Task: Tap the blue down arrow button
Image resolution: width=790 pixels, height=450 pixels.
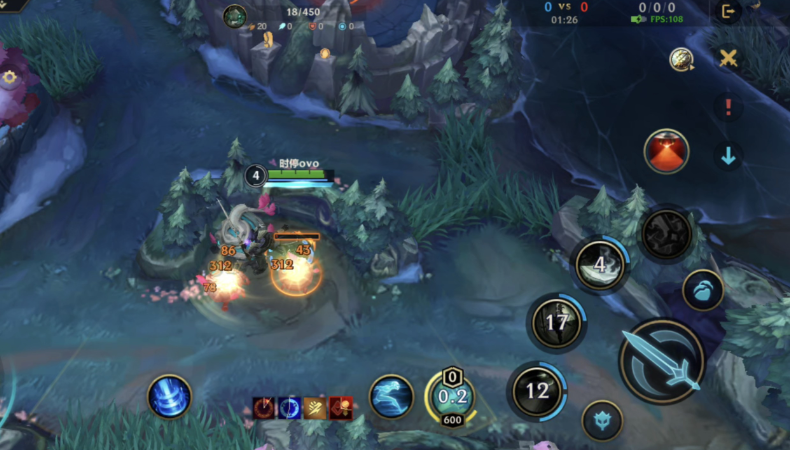Action: point(728,156)
